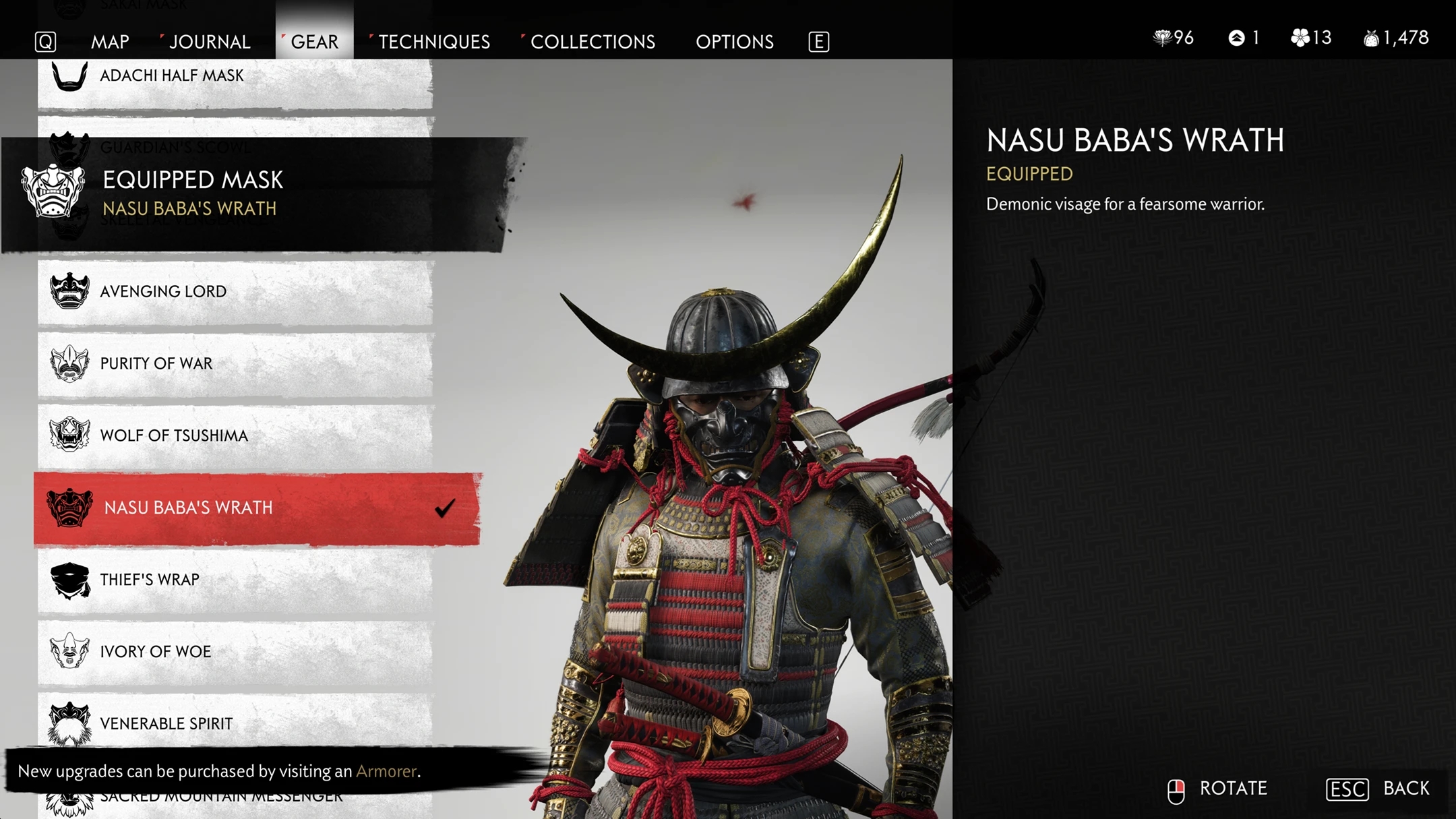Equip the Thief's Wrap

point(235,580)
